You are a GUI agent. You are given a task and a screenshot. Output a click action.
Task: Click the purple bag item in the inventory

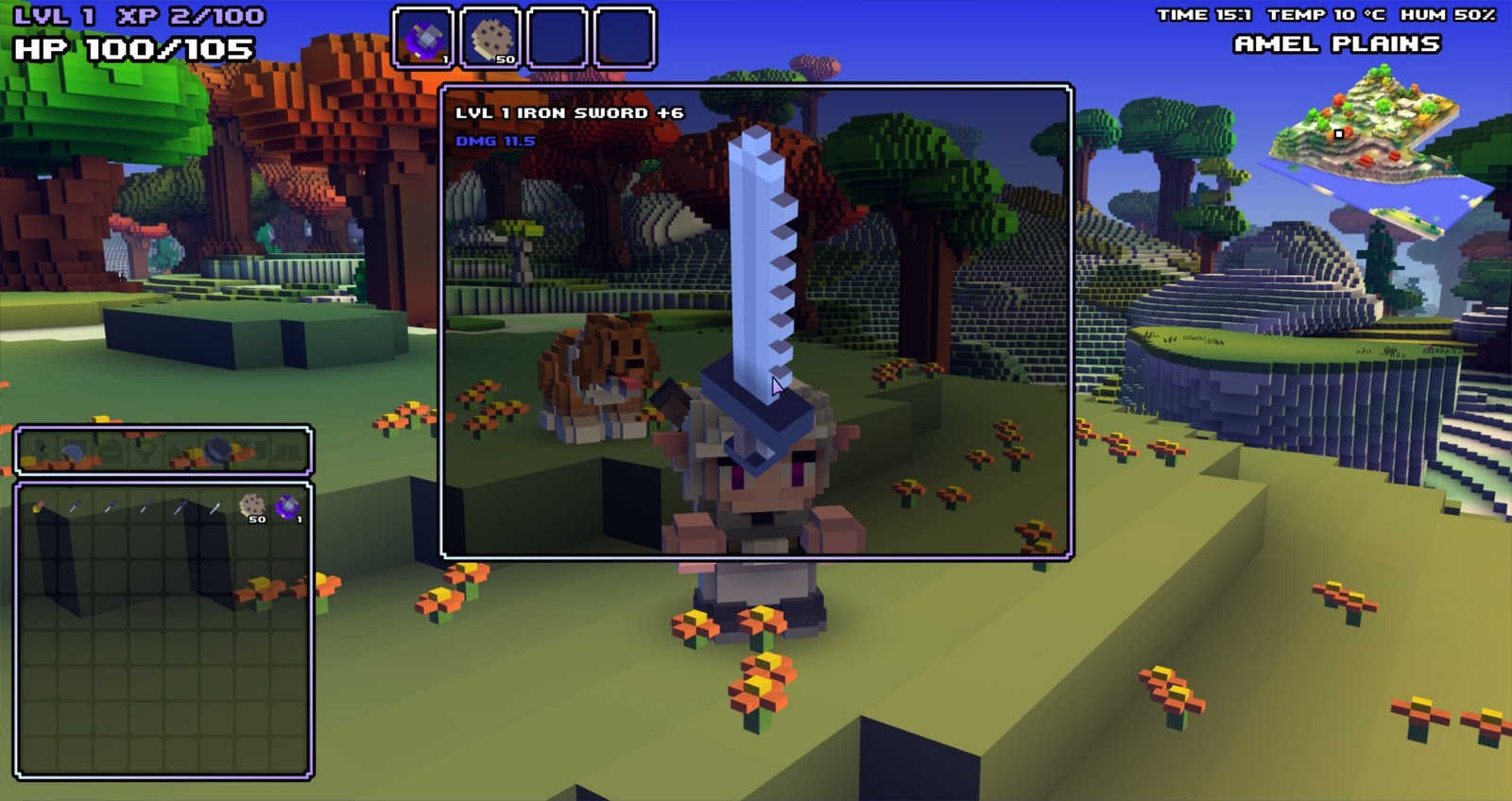(x=287, y=507)
